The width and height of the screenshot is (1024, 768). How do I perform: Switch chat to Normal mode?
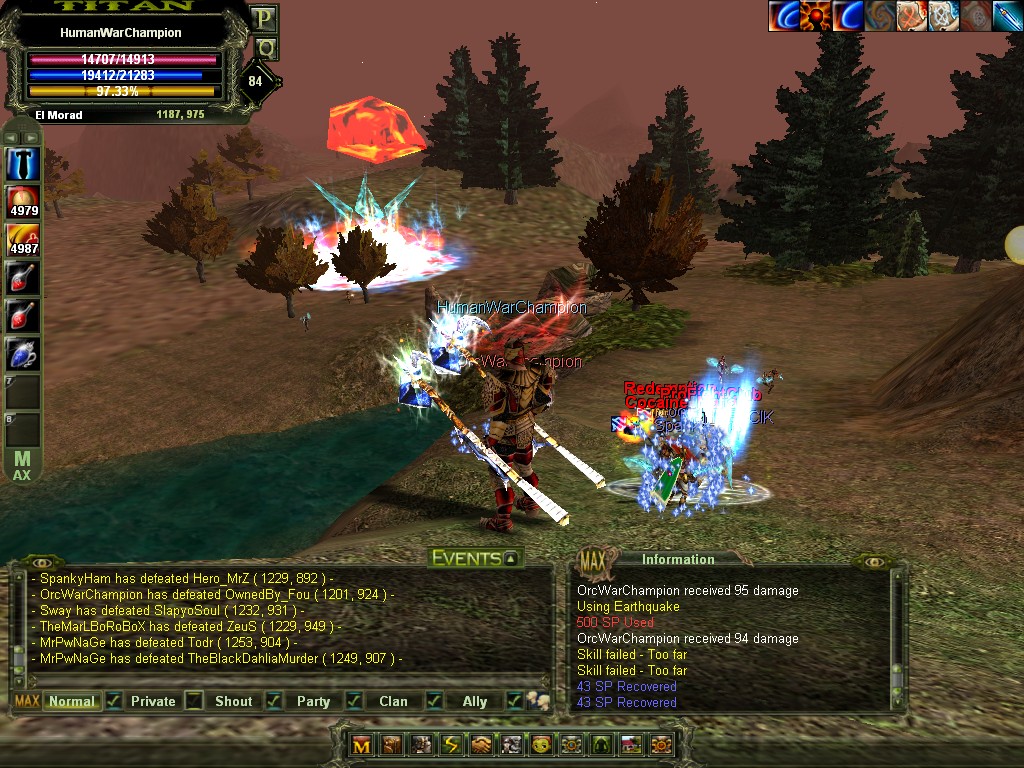point(72,701)
